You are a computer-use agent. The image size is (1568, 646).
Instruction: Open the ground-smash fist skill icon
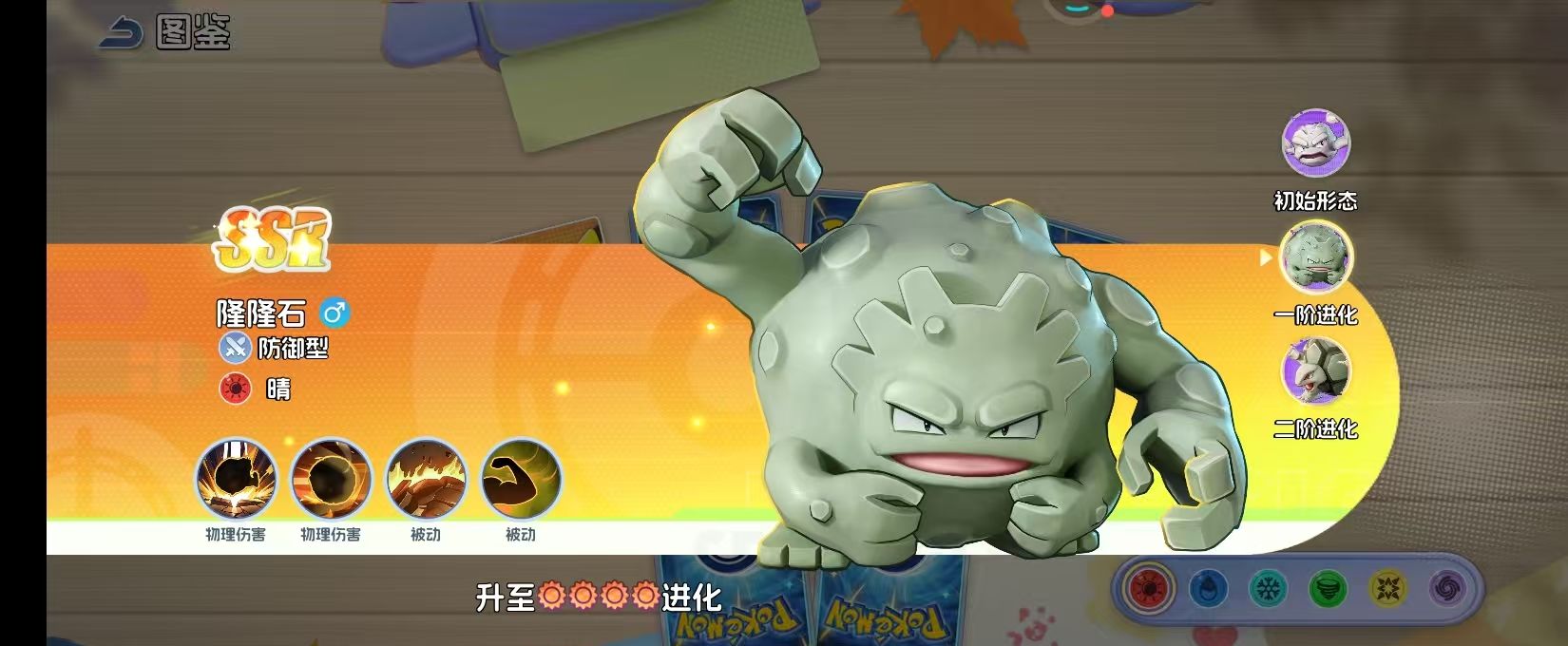pyautogui.click(x=236, y=480)
